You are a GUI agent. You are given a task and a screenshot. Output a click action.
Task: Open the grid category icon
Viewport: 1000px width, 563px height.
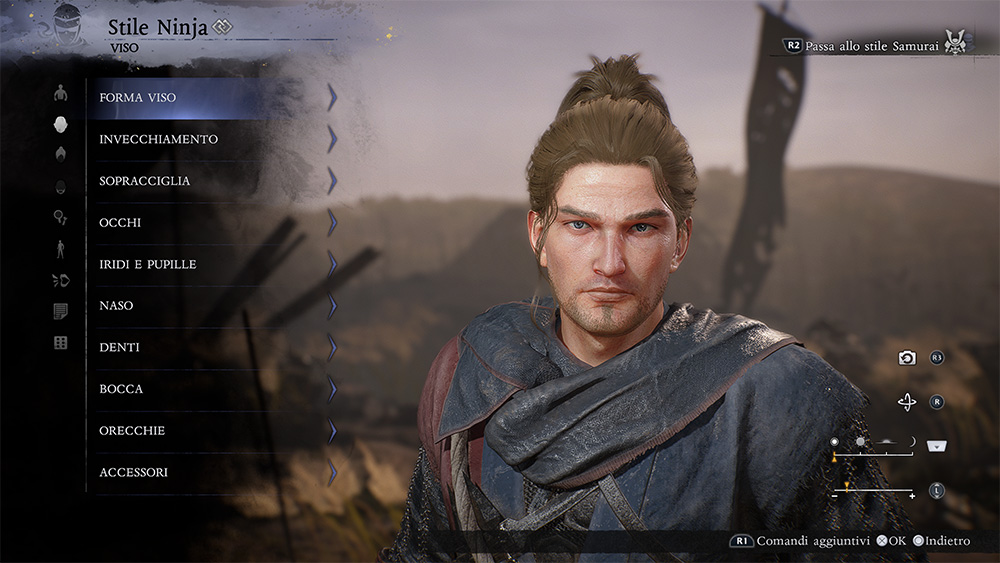tap(60, 343)
